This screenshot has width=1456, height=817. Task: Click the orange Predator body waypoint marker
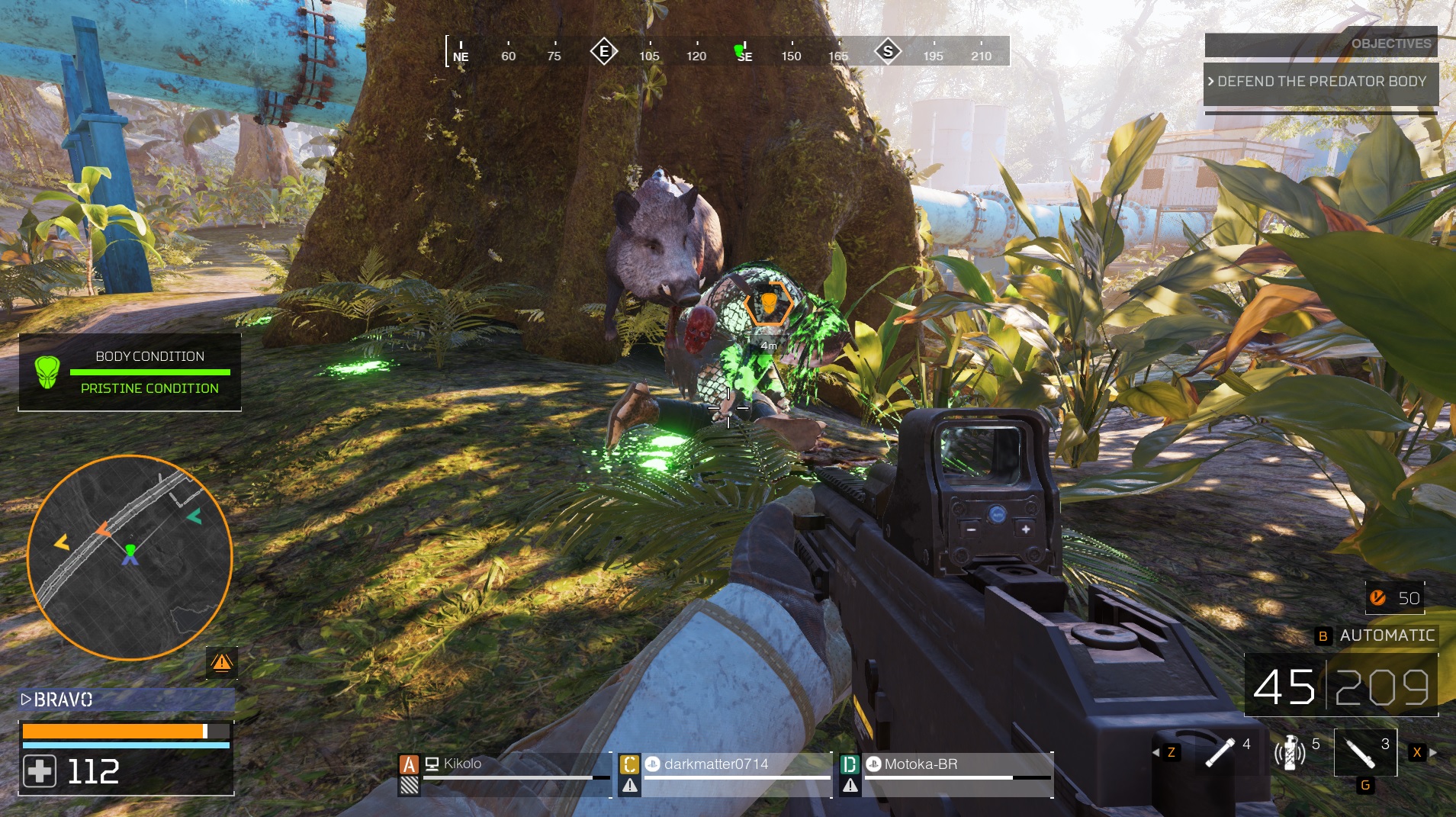768,304
